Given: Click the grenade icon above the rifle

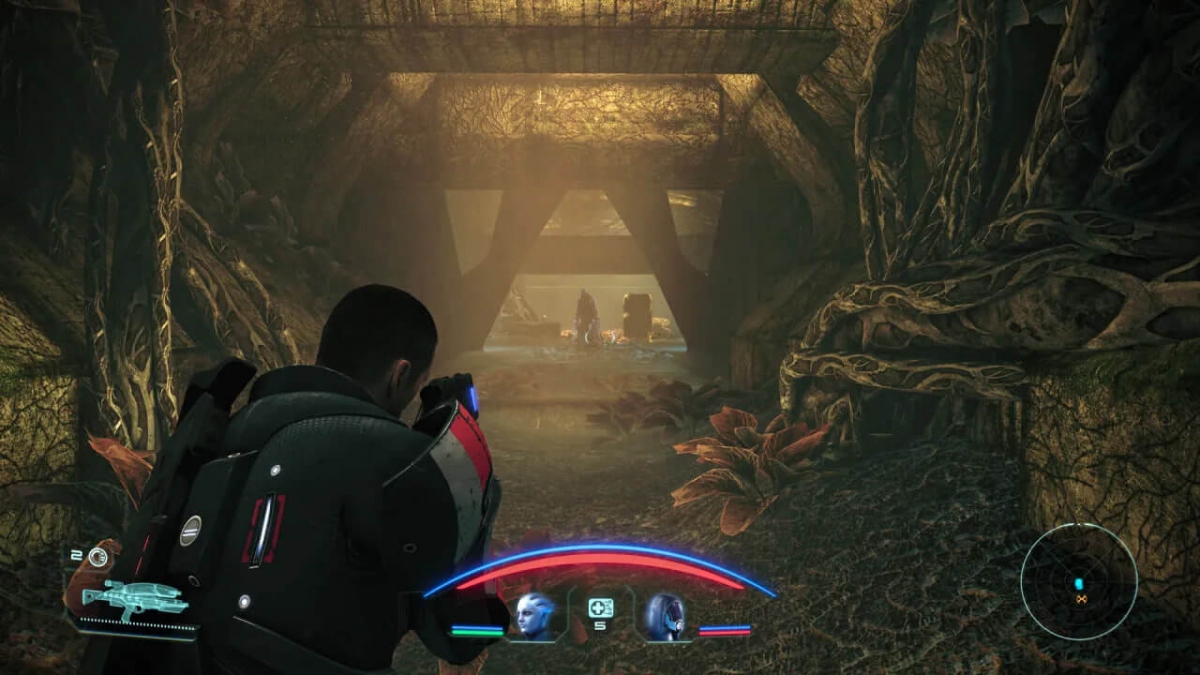Looking at the screenshot, I should coord(98,557).
